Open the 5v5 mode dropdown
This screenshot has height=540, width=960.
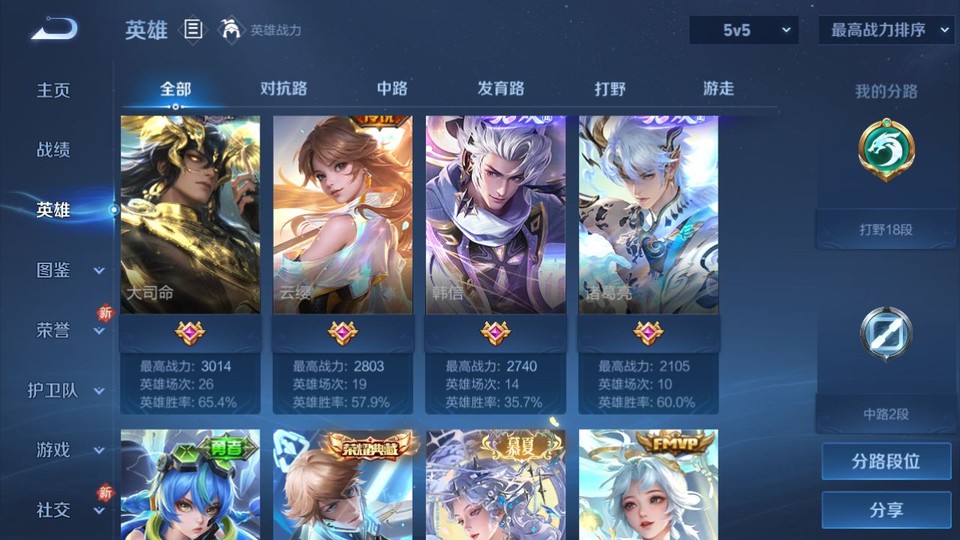click(x=743, y=30)
